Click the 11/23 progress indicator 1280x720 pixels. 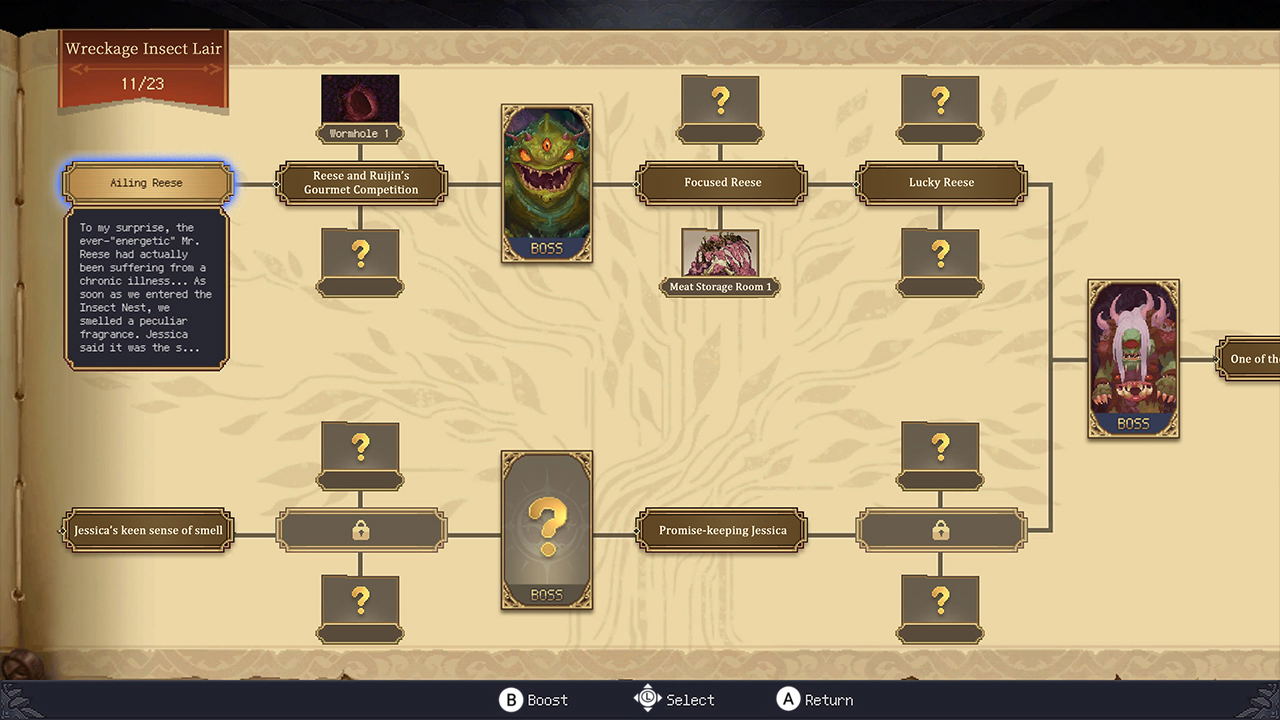tap(143, 84)
